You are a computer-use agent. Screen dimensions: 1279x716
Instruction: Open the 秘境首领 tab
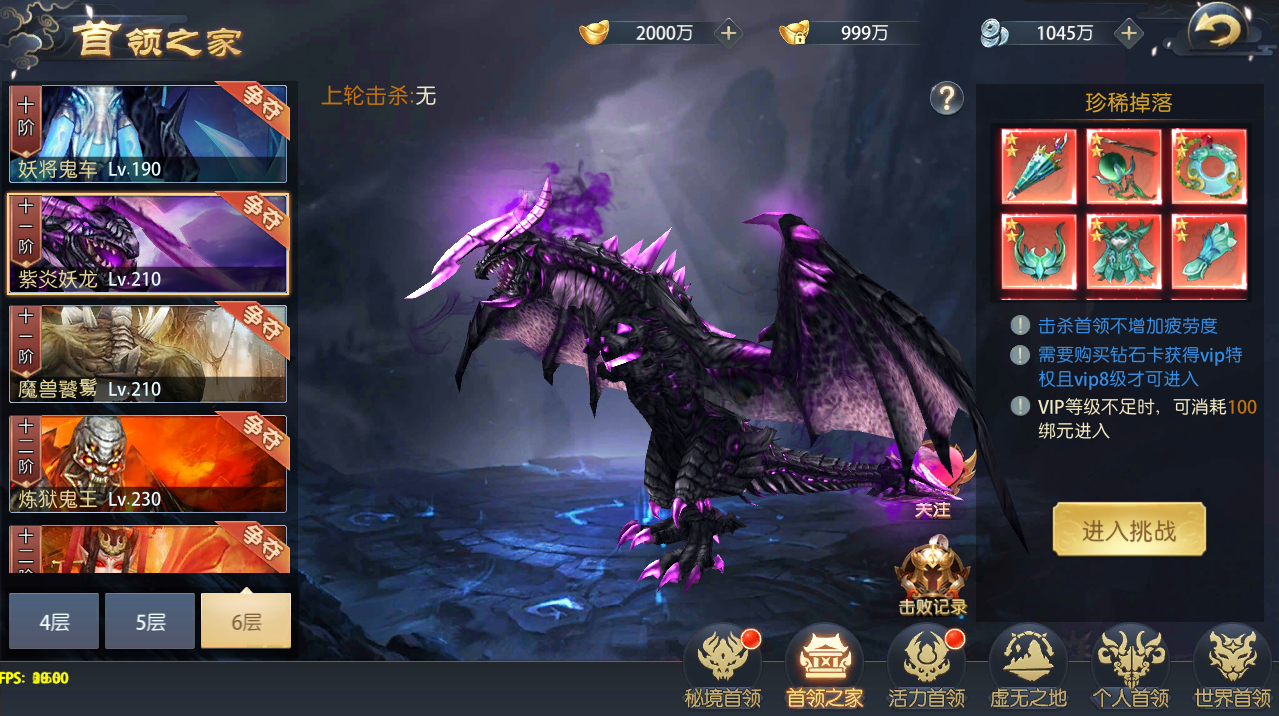click(722, 667)
